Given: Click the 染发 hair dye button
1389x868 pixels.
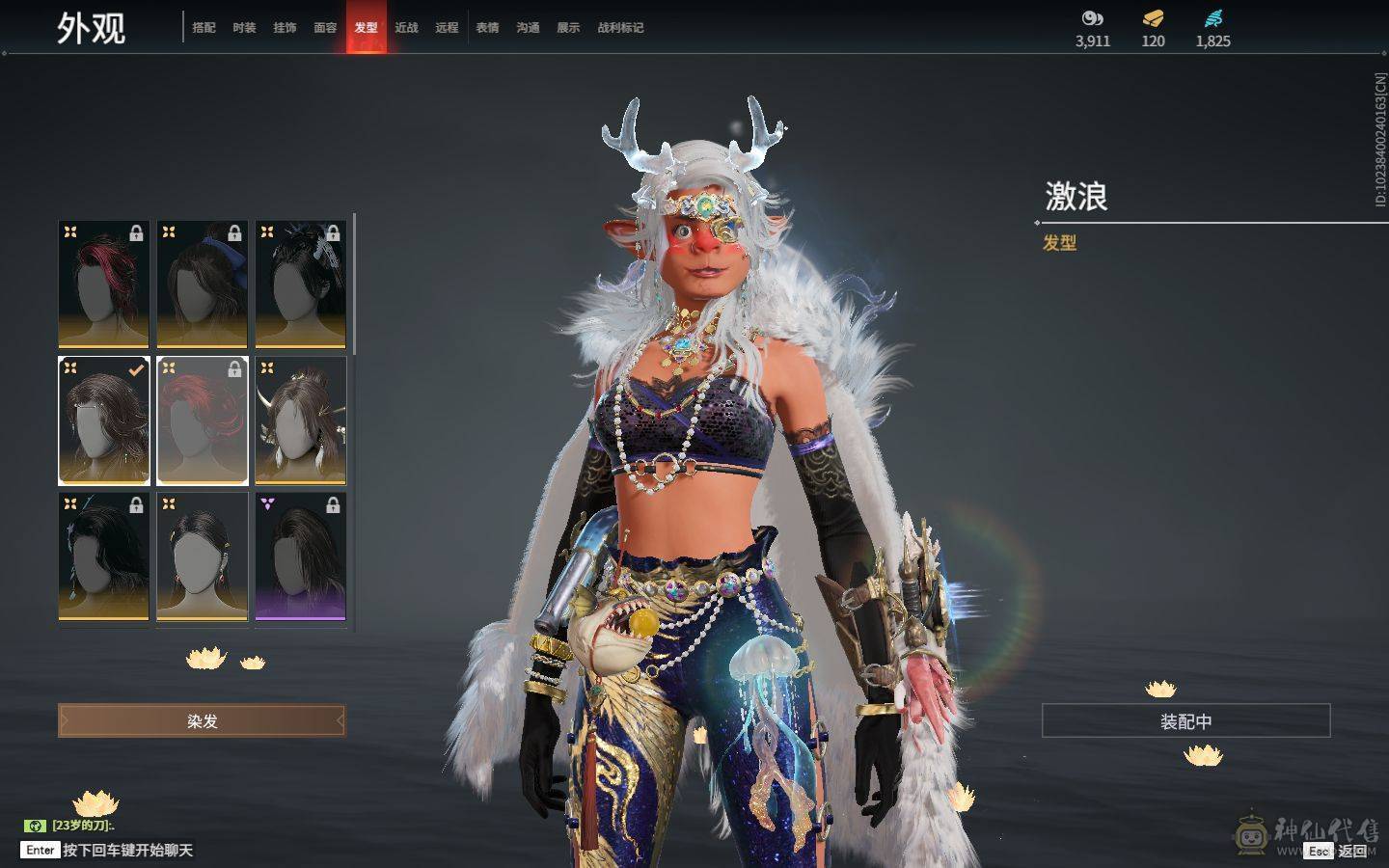Looking at the screenshot, I should point(202,720).
